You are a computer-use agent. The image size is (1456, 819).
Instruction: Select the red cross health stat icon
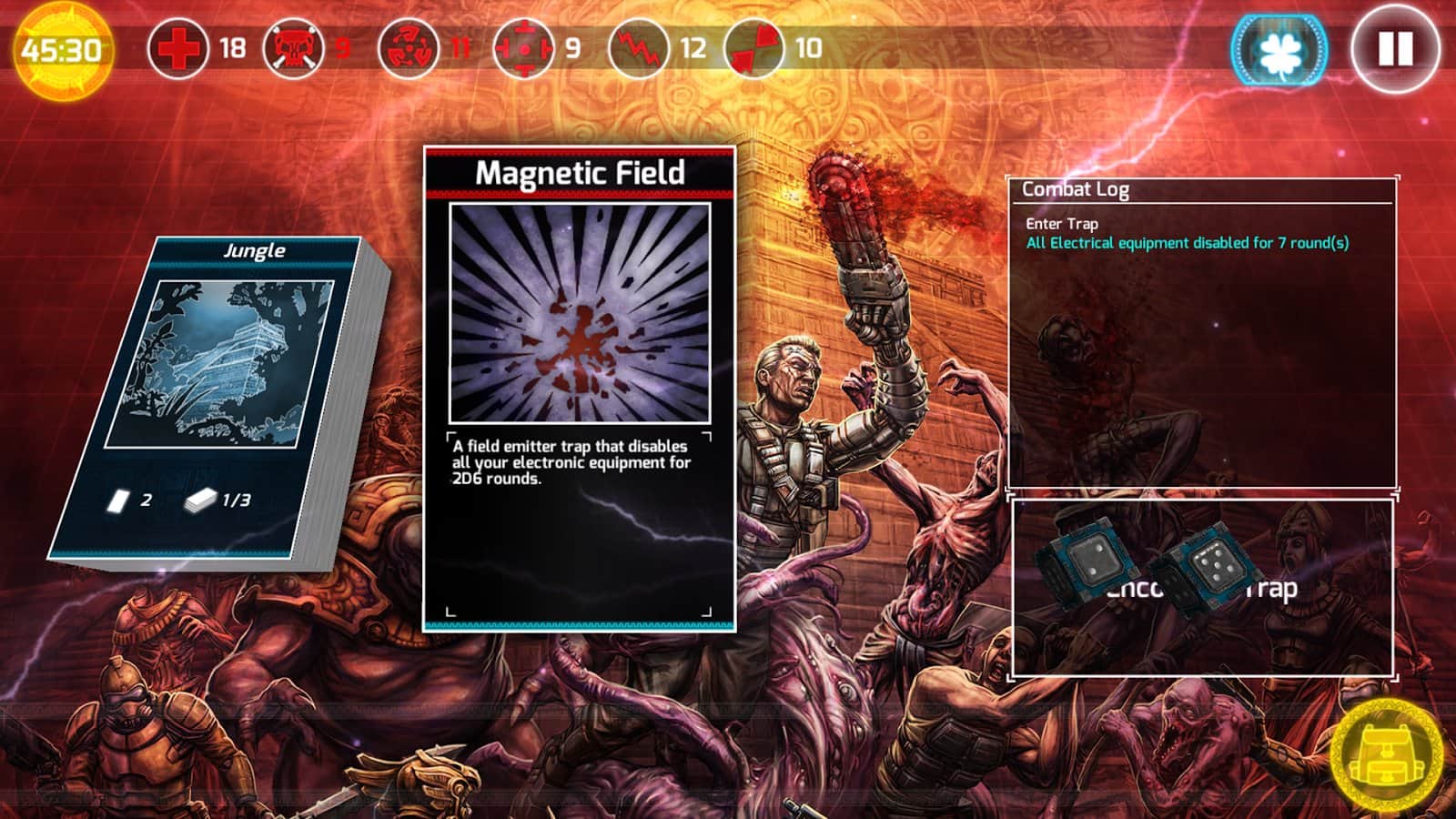pos(178,47)
